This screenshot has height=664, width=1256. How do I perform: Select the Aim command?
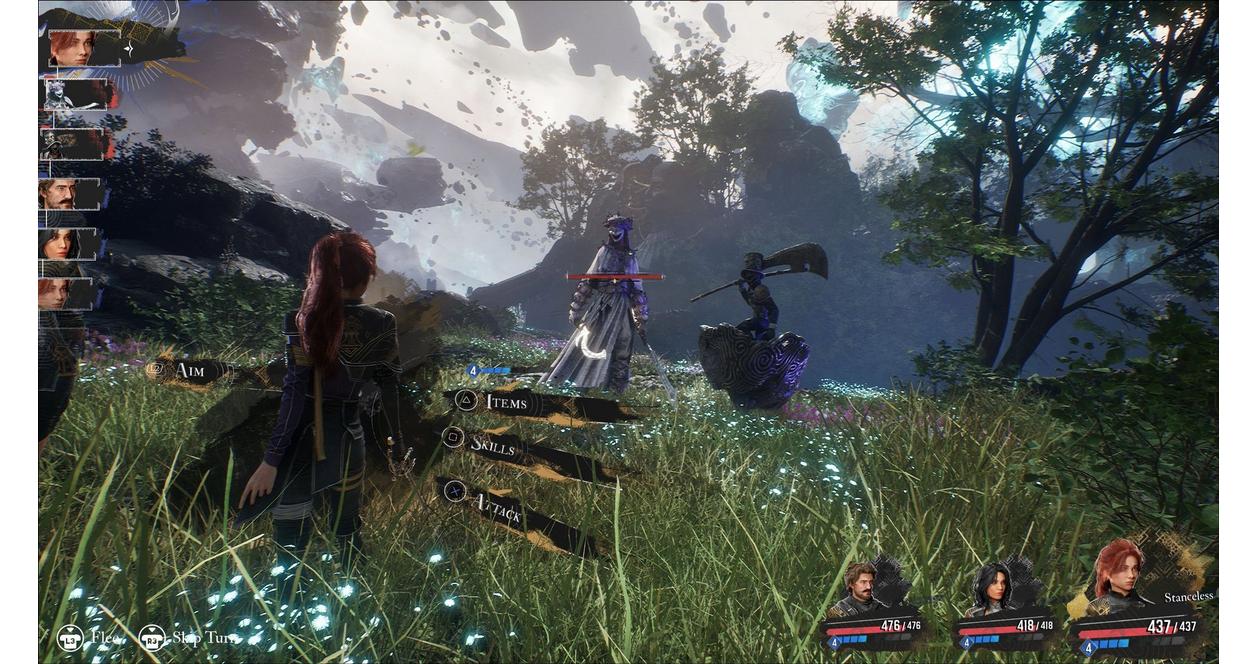[x=189, y=371]
